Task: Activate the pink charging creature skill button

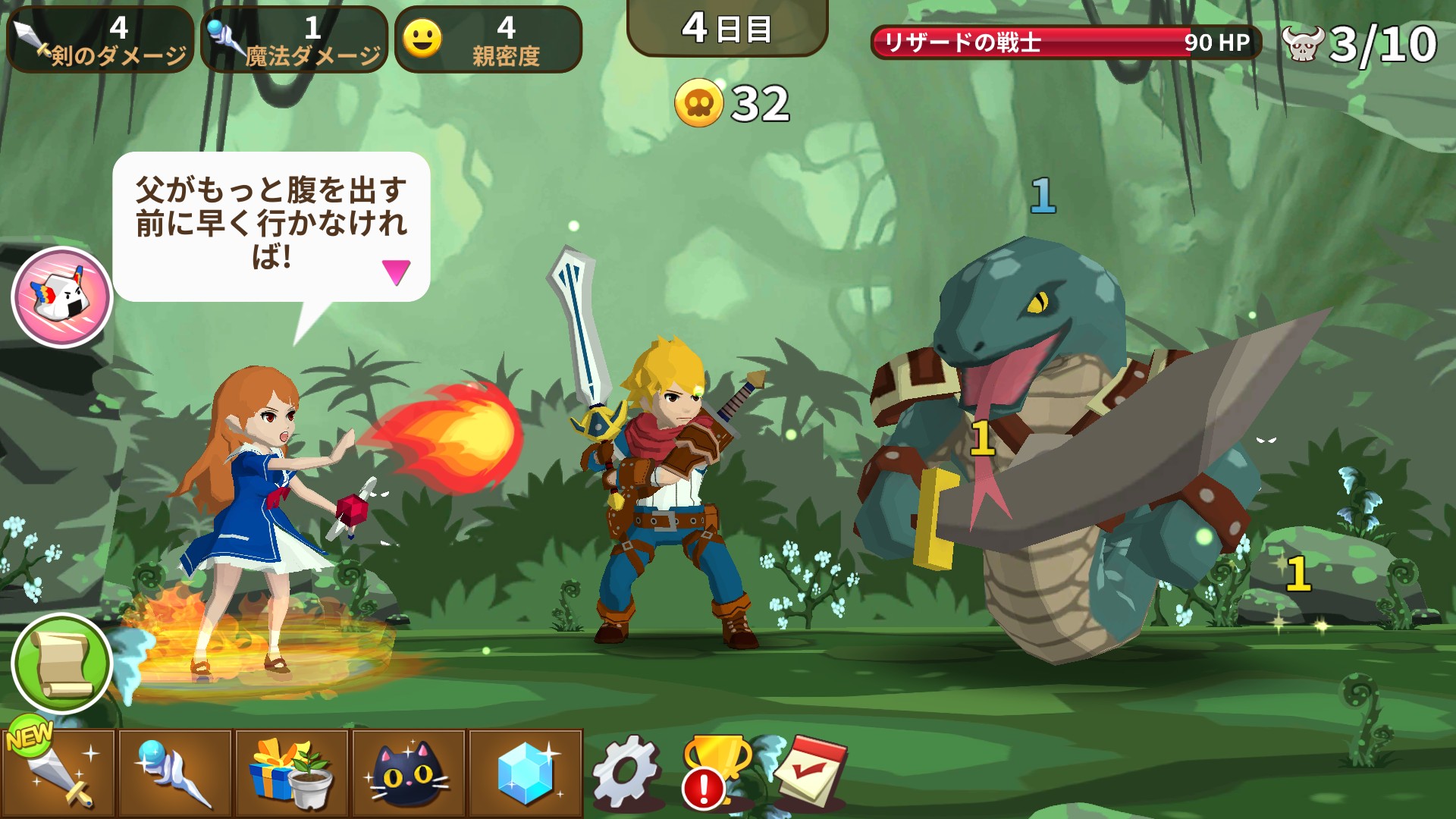Action: 62,297
